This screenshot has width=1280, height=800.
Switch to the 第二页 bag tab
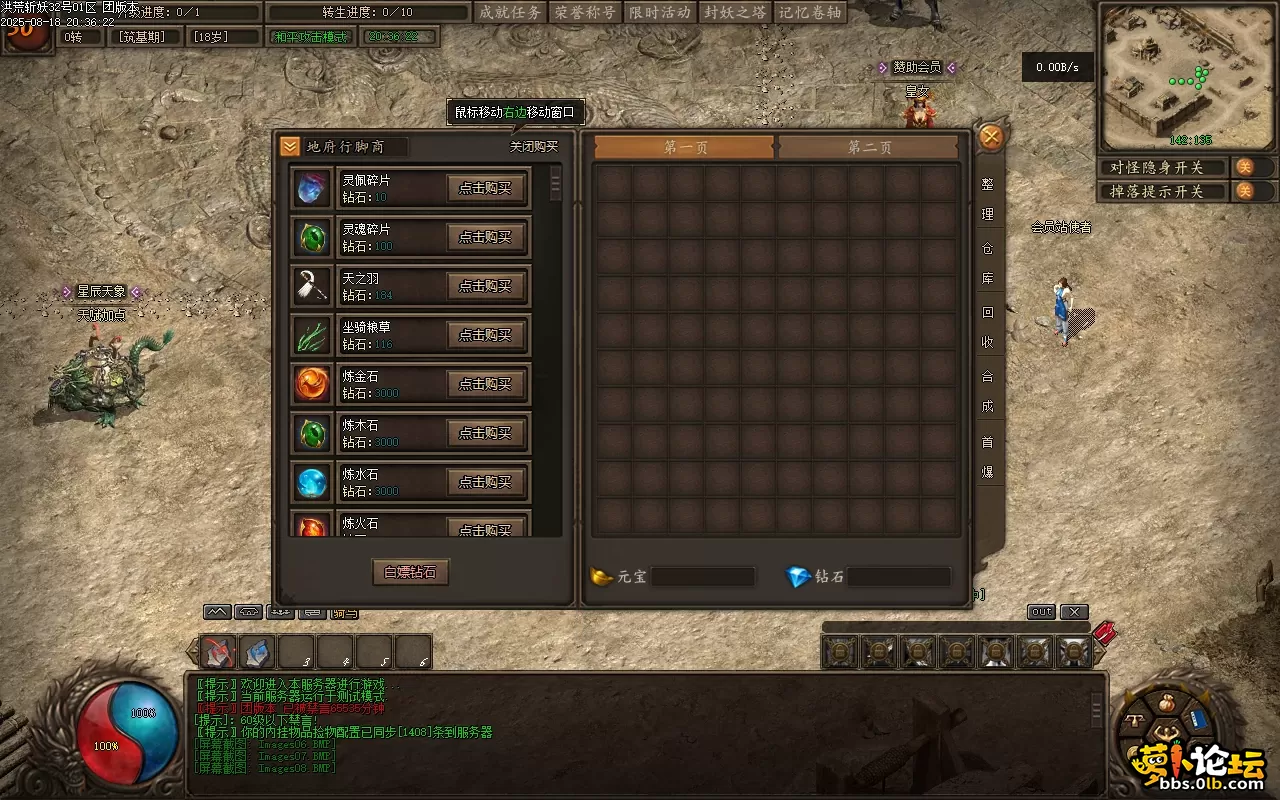[x=869, y=147]
